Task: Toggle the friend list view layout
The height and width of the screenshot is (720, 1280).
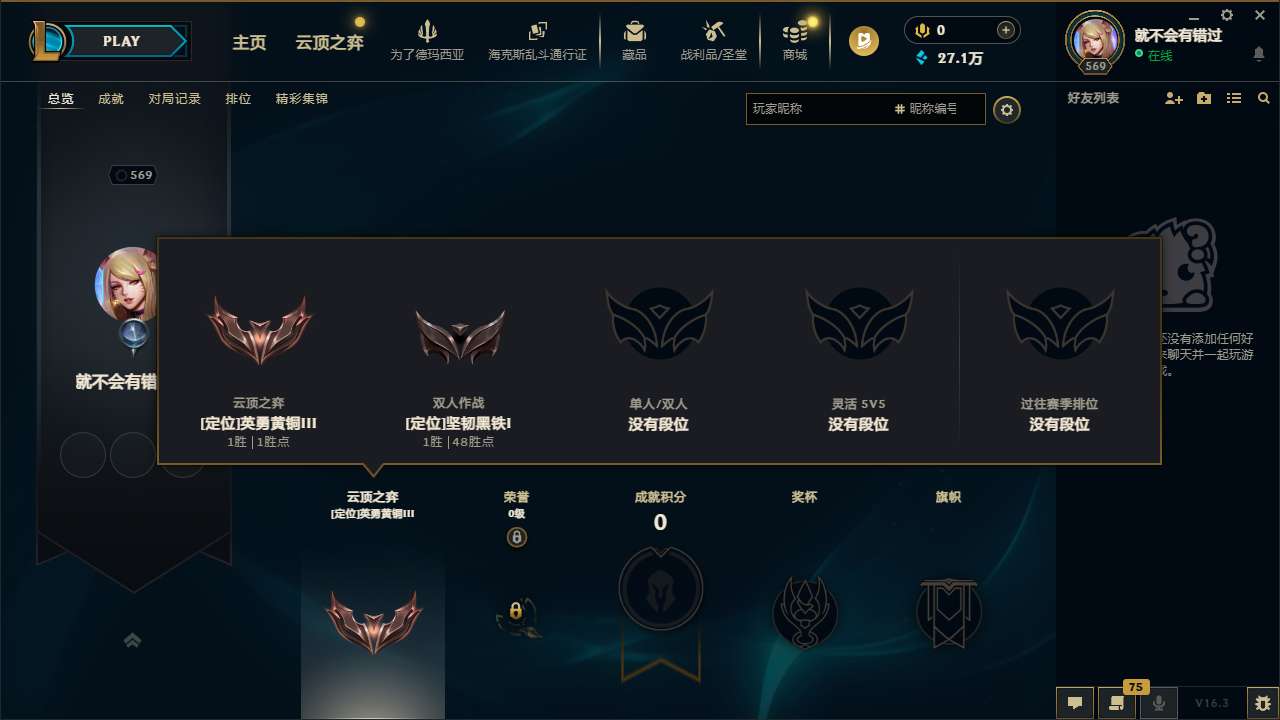Action: click(x=1233, y=98)
